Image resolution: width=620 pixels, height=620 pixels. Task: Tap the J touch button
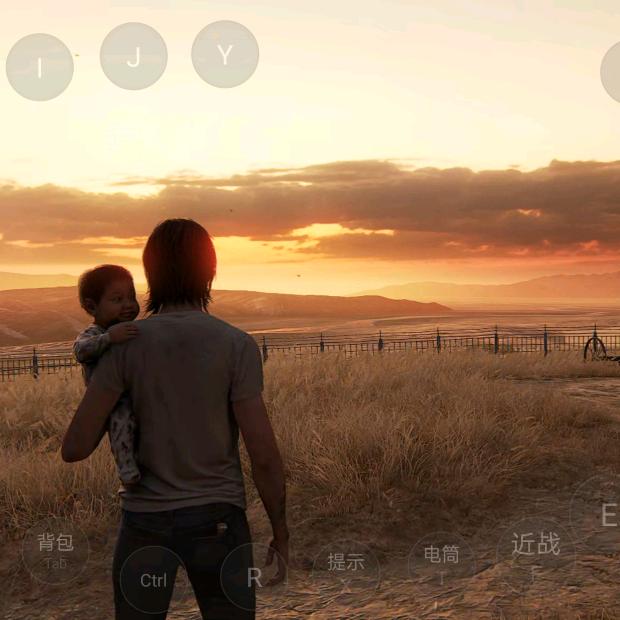click(x=133, y=56)
